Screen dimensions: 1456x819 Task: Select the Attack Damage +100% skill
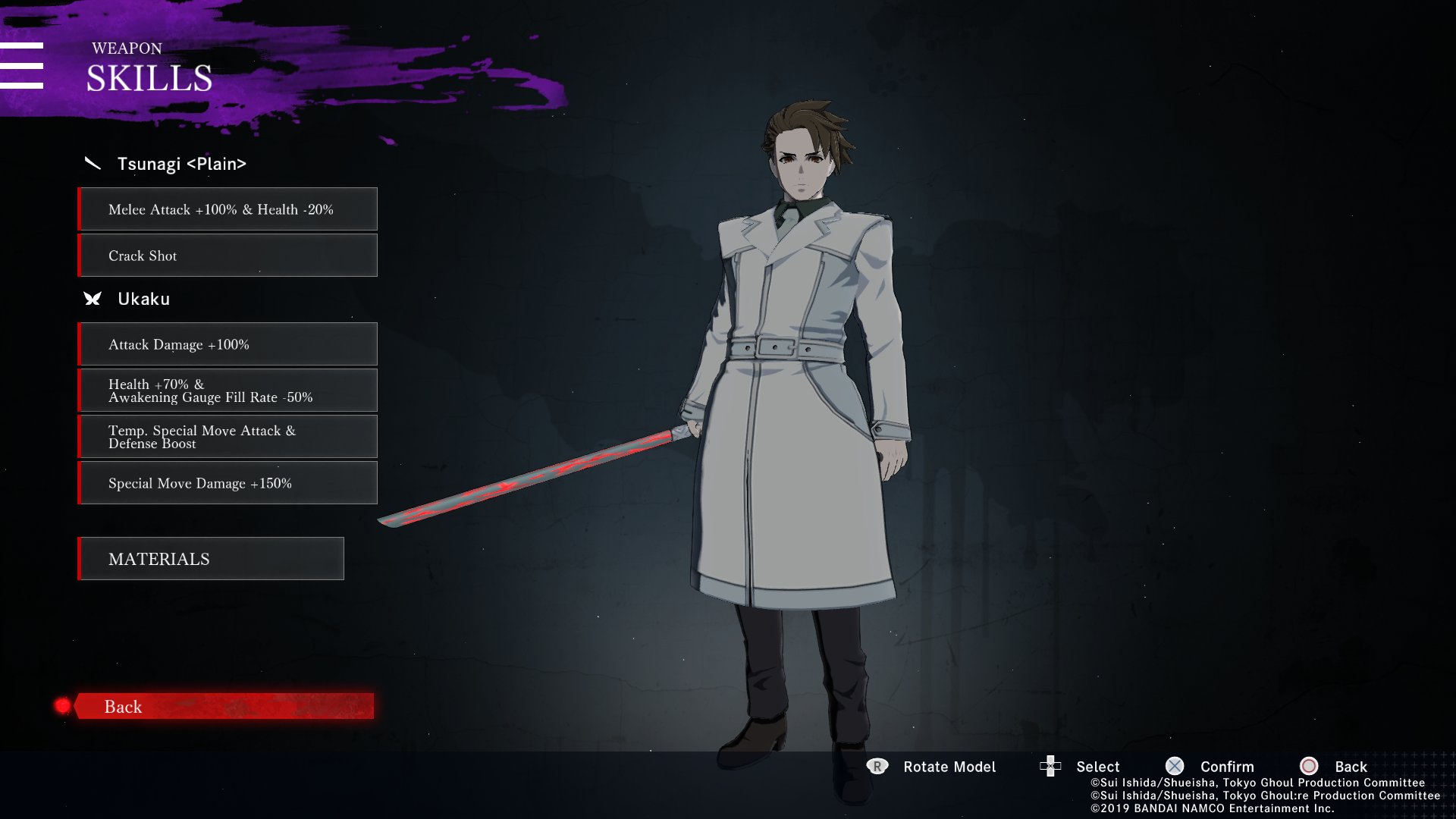click(x=227, y=344)
